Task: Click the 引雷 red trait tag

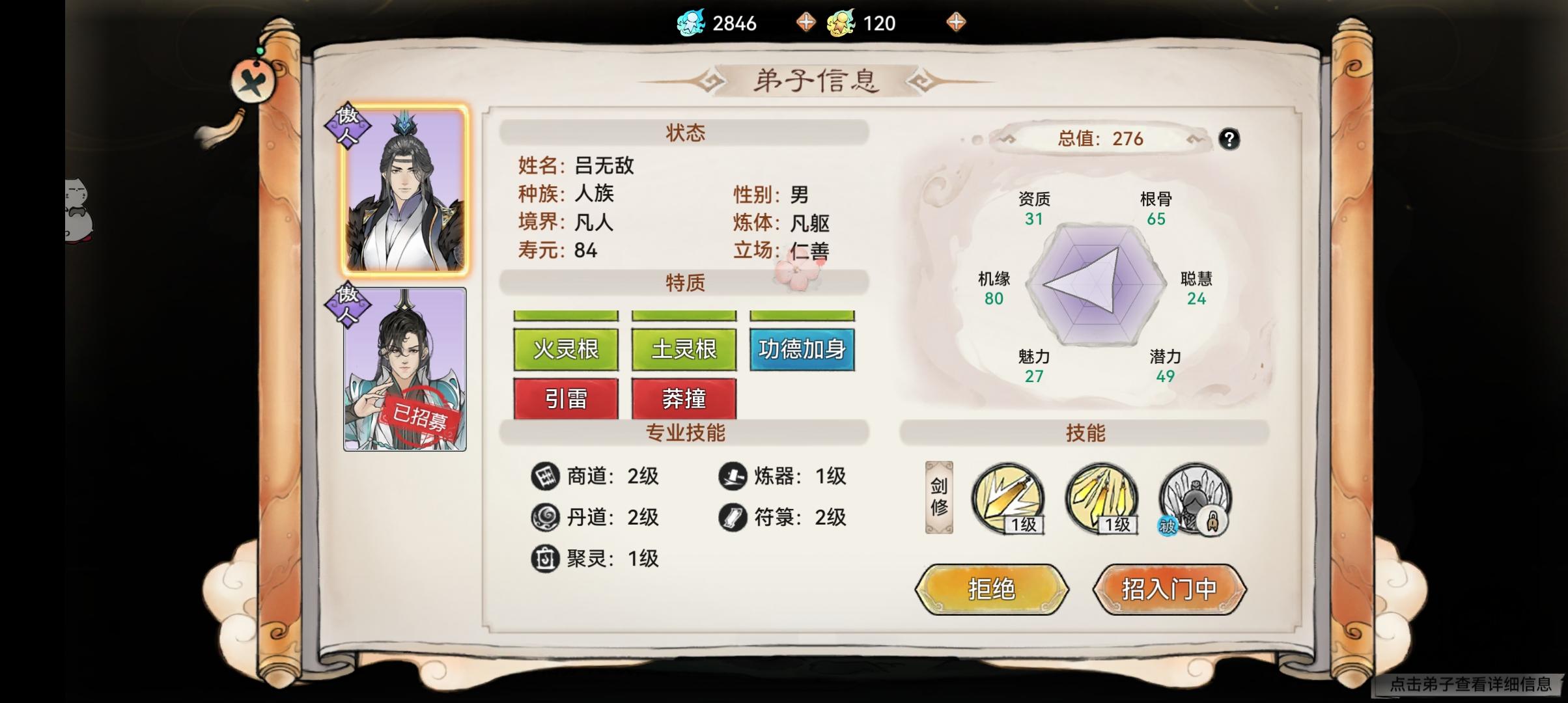Action: 565,398
